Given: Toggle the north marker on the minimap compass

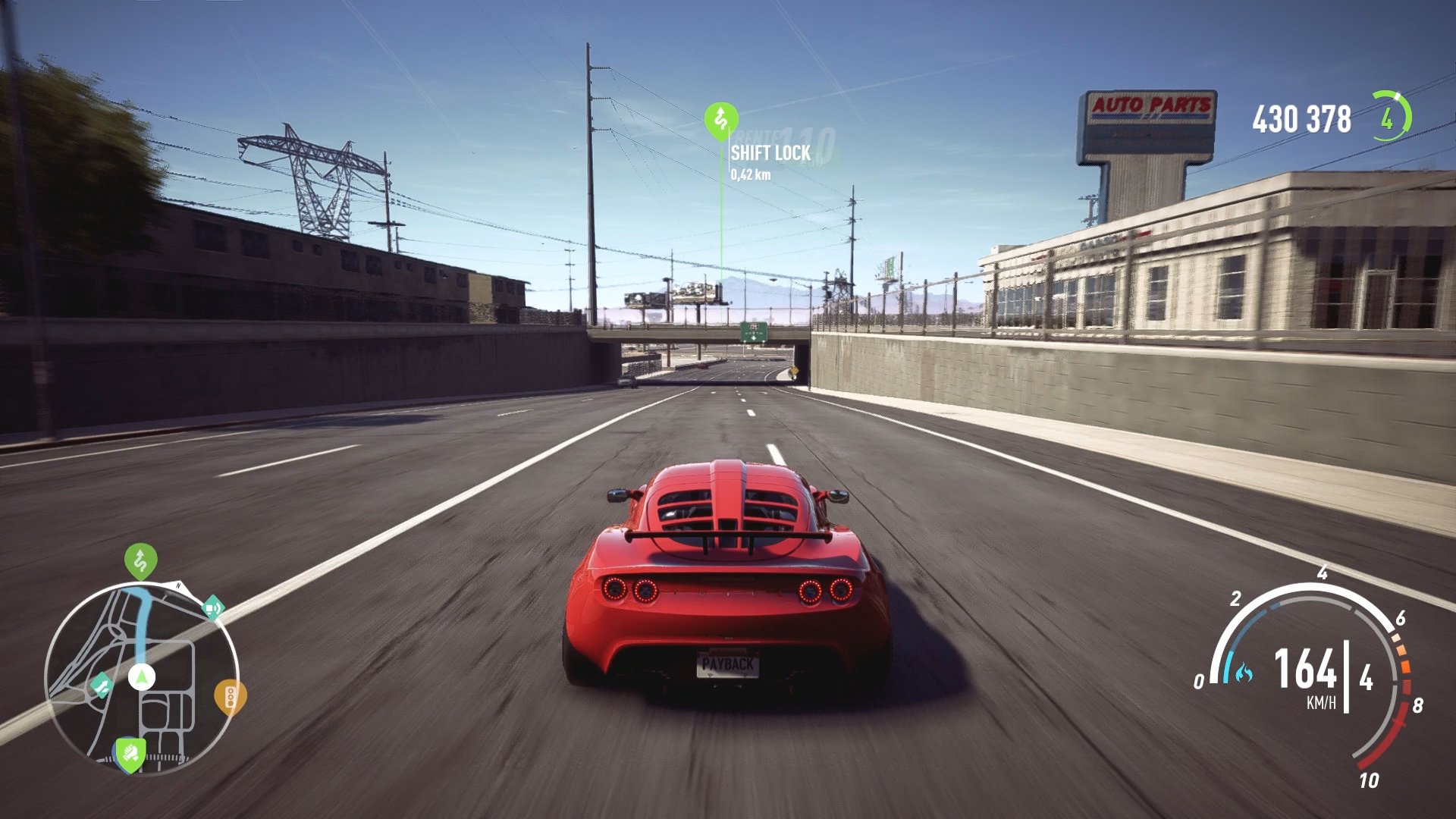Looking at the screenshot, I should [177, 585].
